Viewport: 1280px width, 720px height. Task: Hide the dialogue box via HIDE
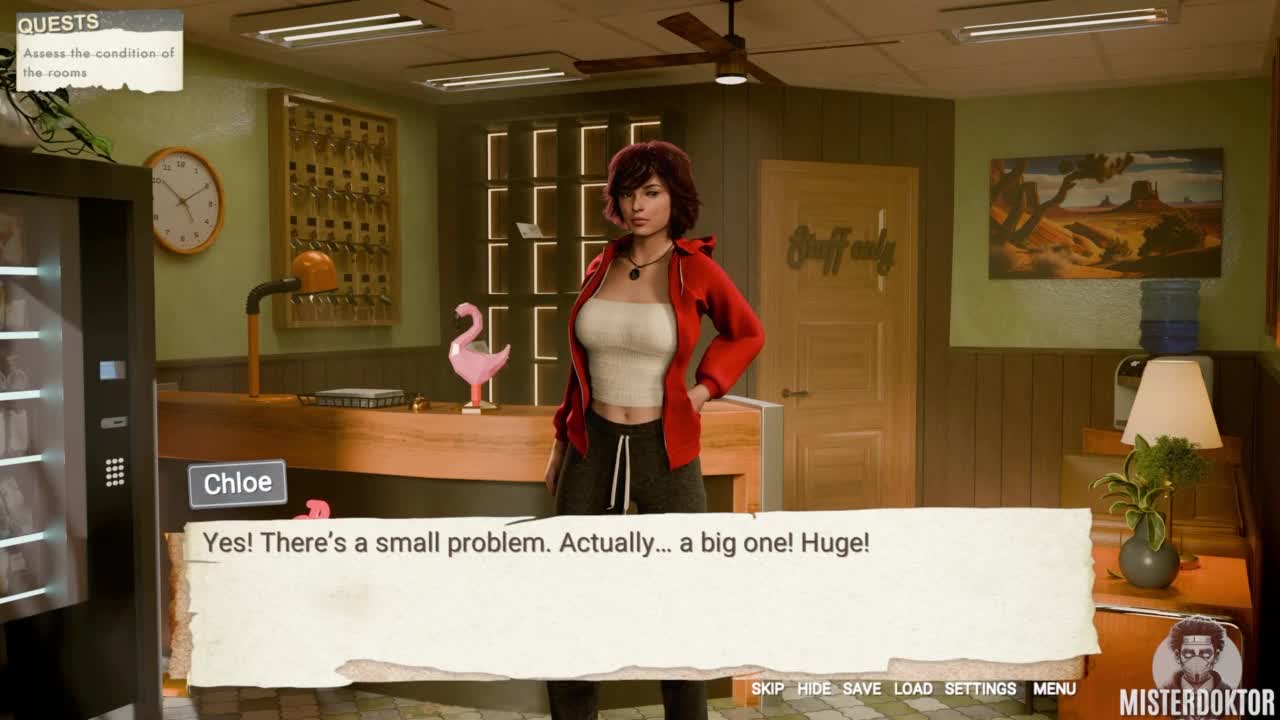pos(813,689)
